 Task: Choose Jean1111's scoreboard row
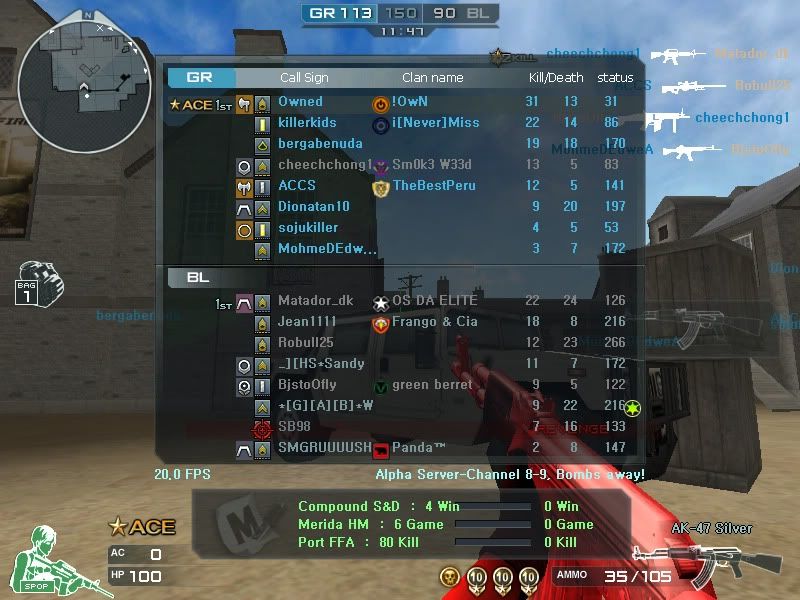(x=306, y=322)
